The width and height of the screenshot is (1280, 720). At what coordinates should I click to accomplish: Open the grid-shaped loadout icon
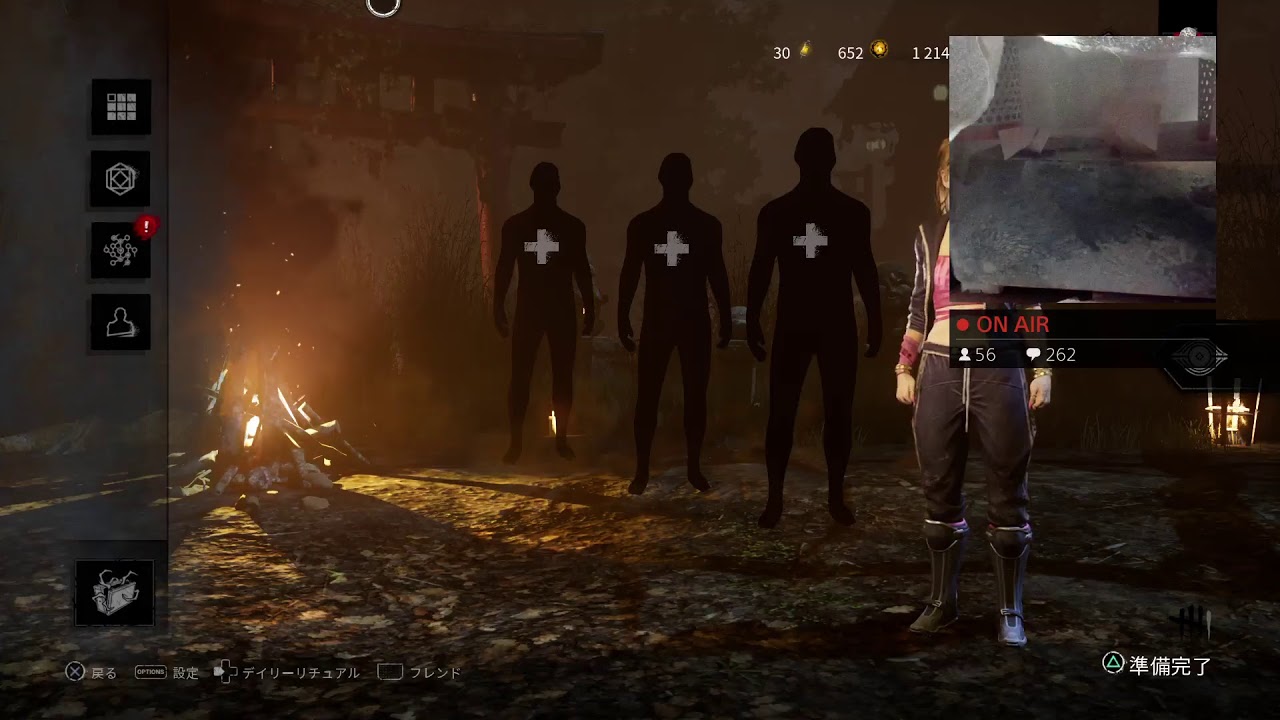coord(121,106)
